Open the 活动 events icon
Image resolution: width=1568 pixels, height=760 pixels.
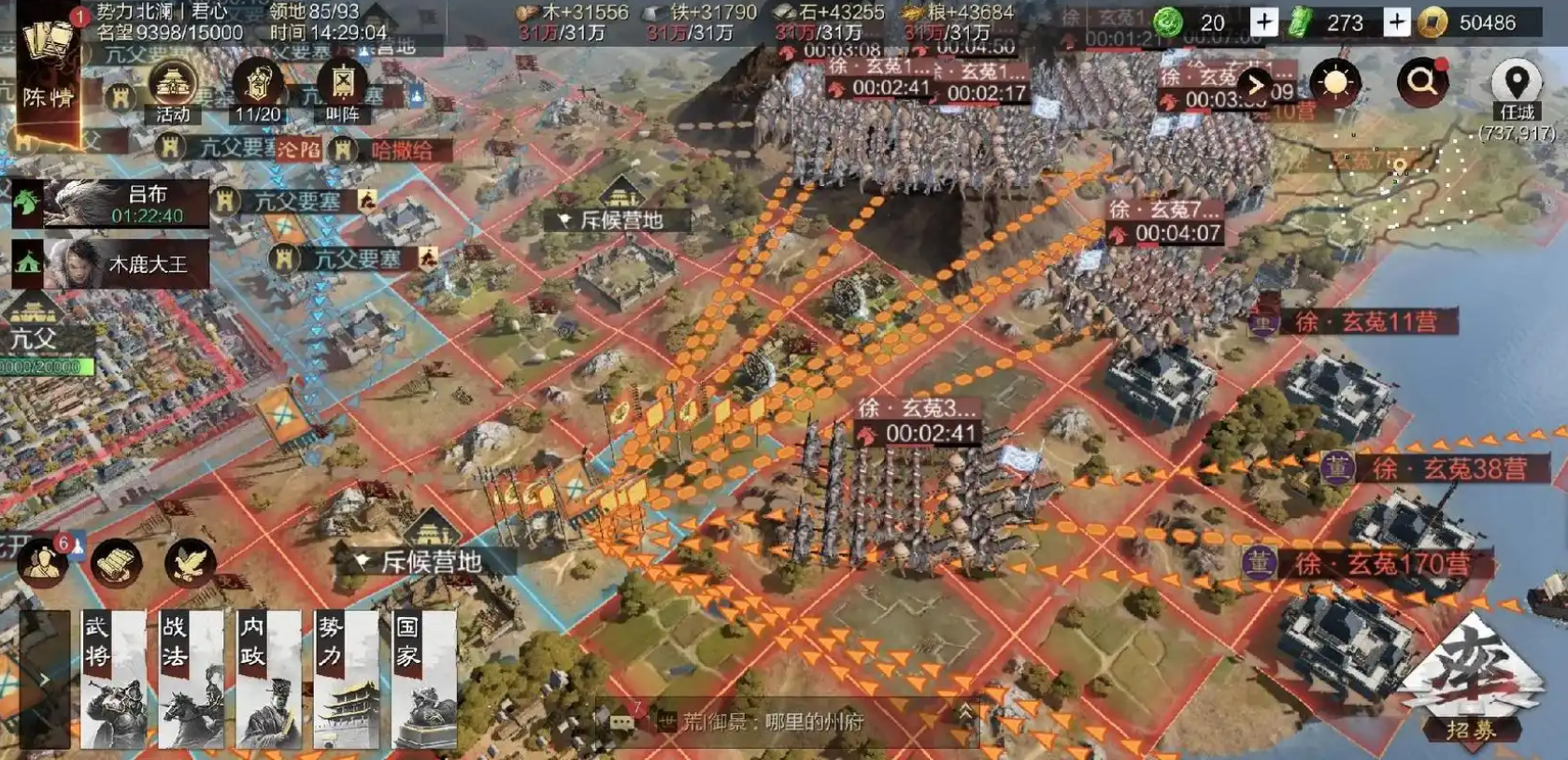[x=173, y=92]
